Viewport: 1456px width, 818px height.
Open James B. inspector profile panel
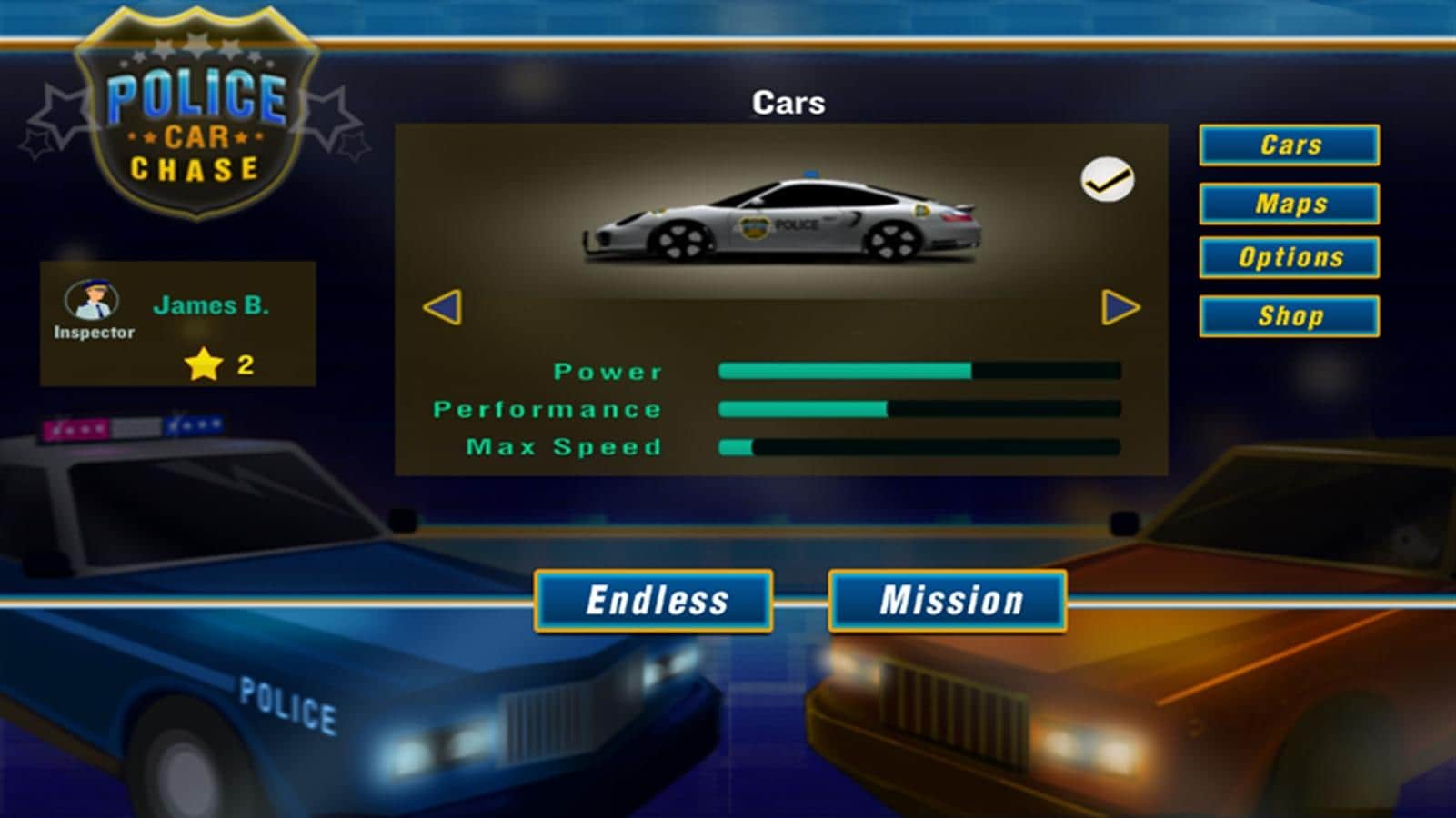[x=178, y=324]
